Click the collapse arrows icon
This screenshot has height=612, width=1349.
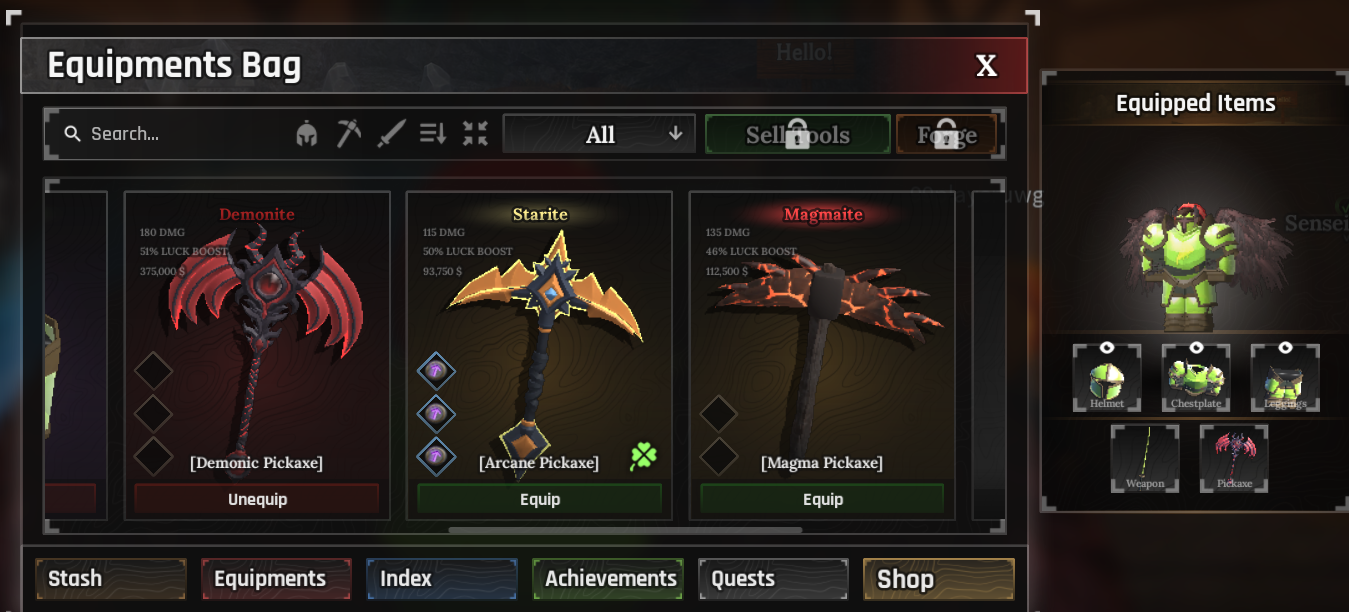coord(475,133)
